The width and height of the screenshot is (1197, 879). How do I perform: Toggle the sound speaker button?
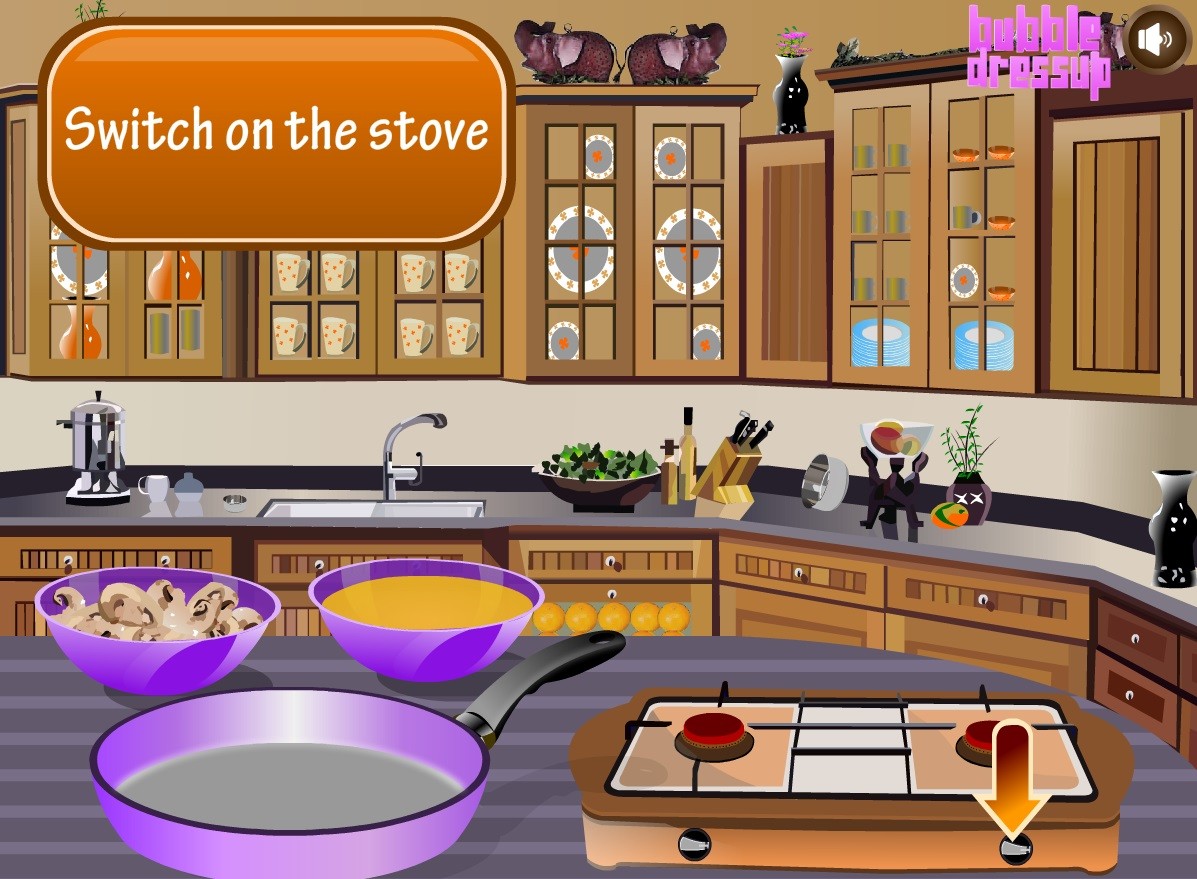(1156, 39)
